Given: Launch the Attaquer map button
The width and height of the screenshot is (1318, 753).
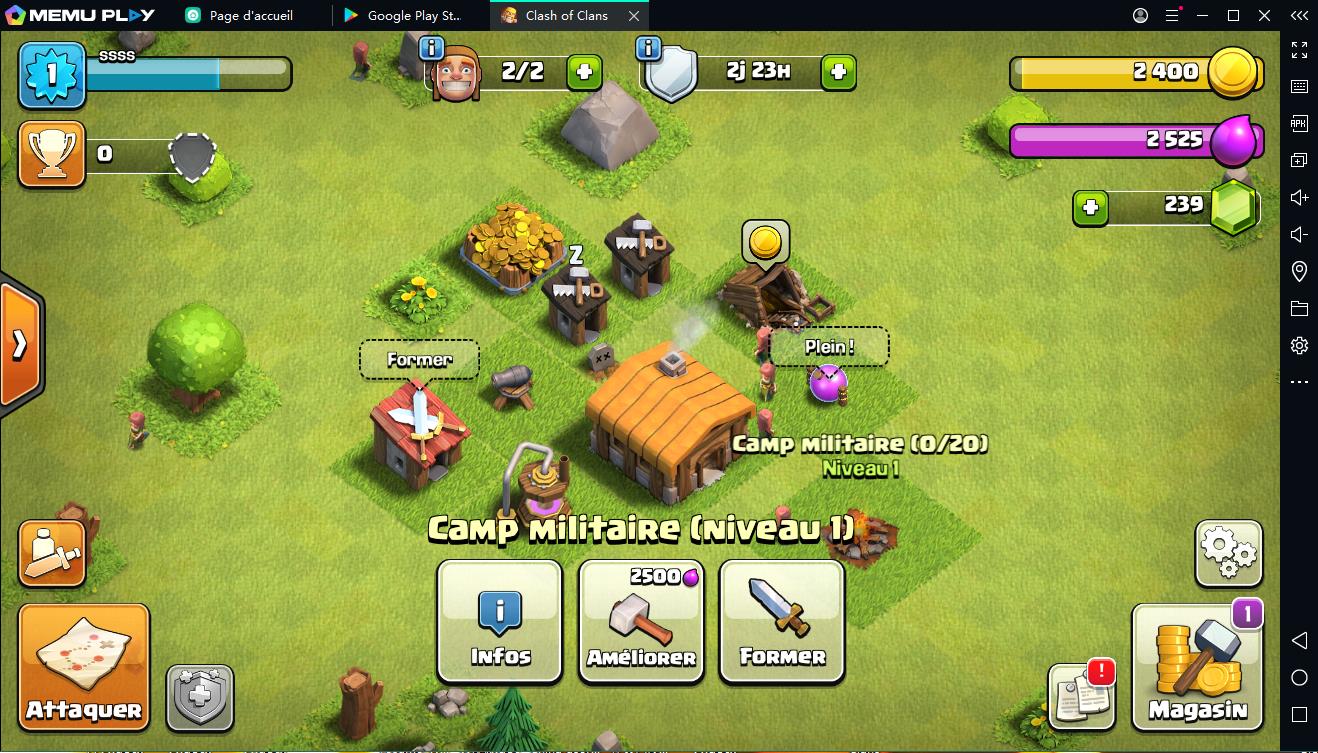Looking at the screenshot, I should pyautogui.click(x=84, y=667).
